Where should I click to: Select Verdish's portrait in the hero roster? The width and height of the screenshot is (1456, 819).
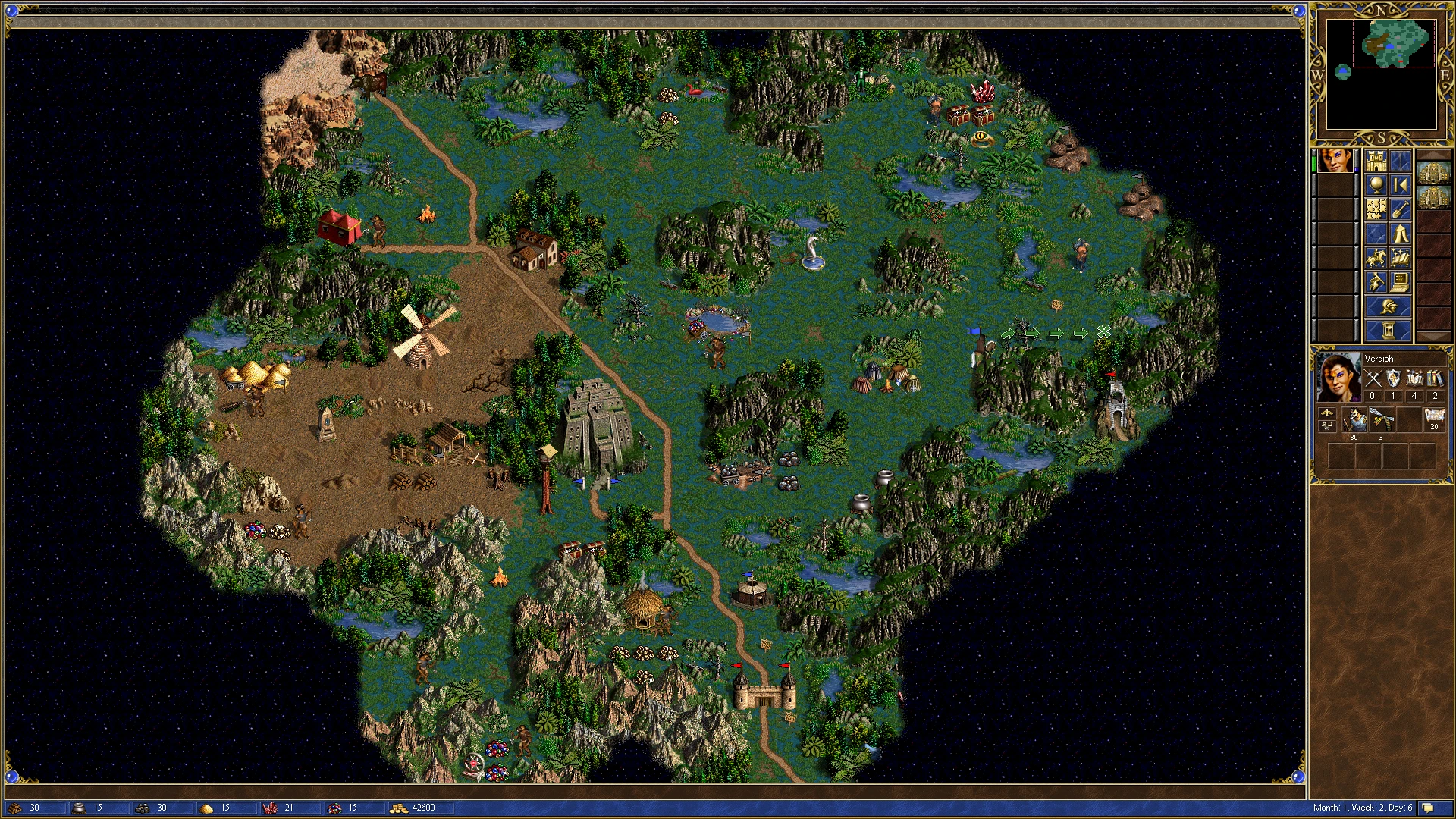click(1336, 161)
